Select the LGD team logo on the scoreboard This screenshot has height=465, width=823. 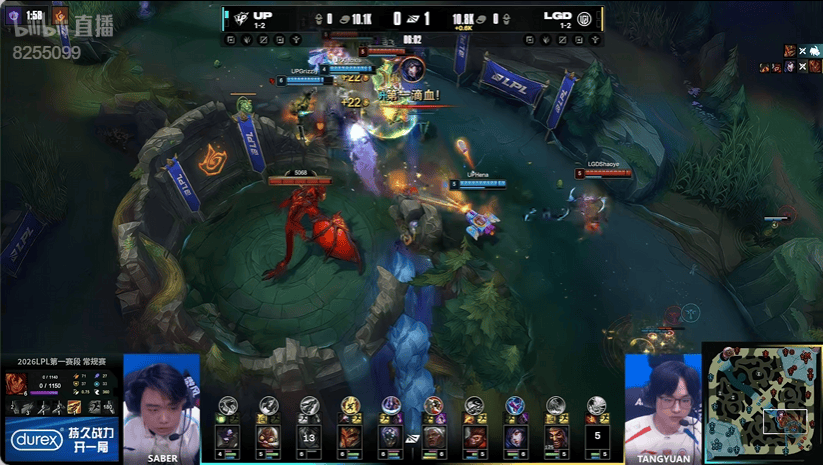click(x=586, y=18)
